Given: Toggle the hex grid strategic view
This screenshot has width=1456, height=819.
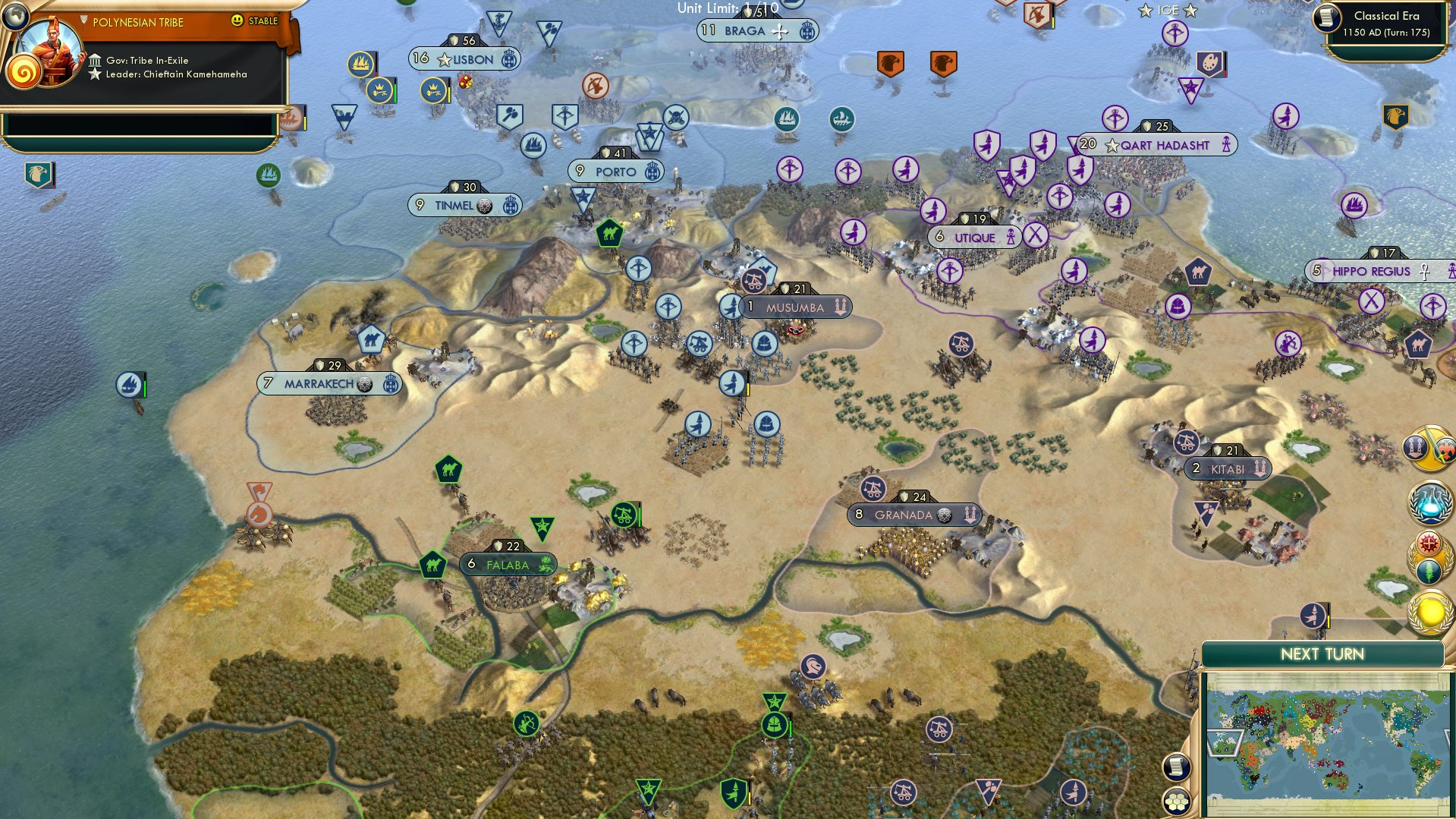Looking at the screenshot, I should click(x=1175, y=802).
